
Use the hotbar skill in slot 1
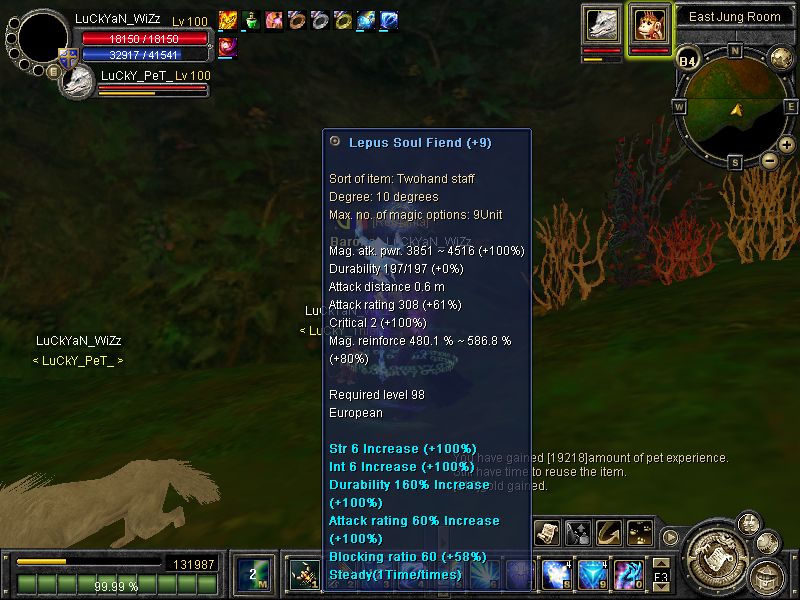pyautogui.click(x=304, y=575)
